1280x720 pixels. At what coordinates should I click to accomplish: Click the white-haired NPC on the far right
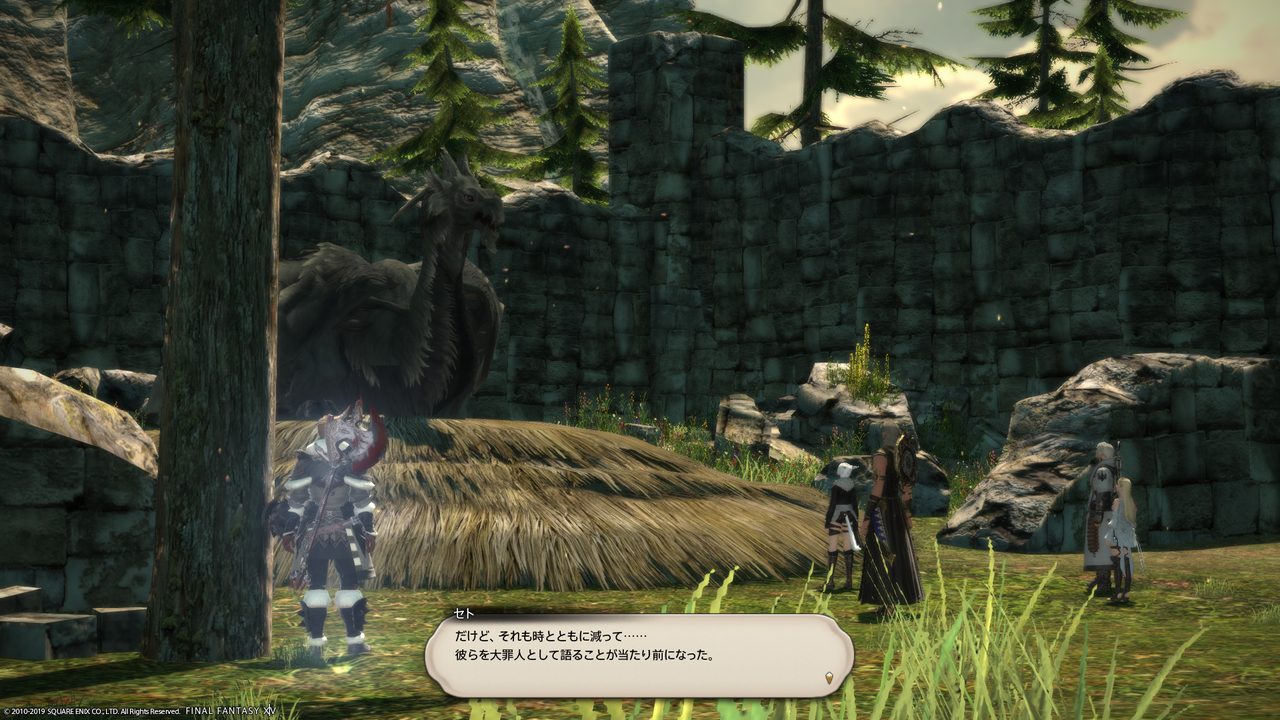pos(1100,510)
